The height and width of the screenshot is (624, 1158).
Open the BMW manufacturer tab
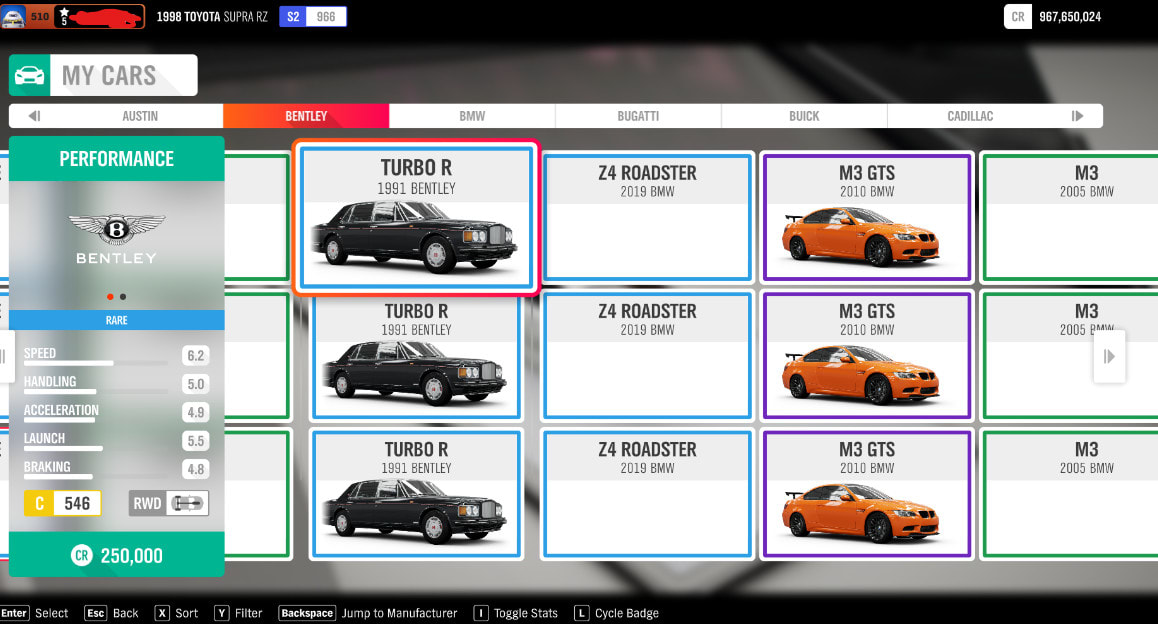(472, 116)
